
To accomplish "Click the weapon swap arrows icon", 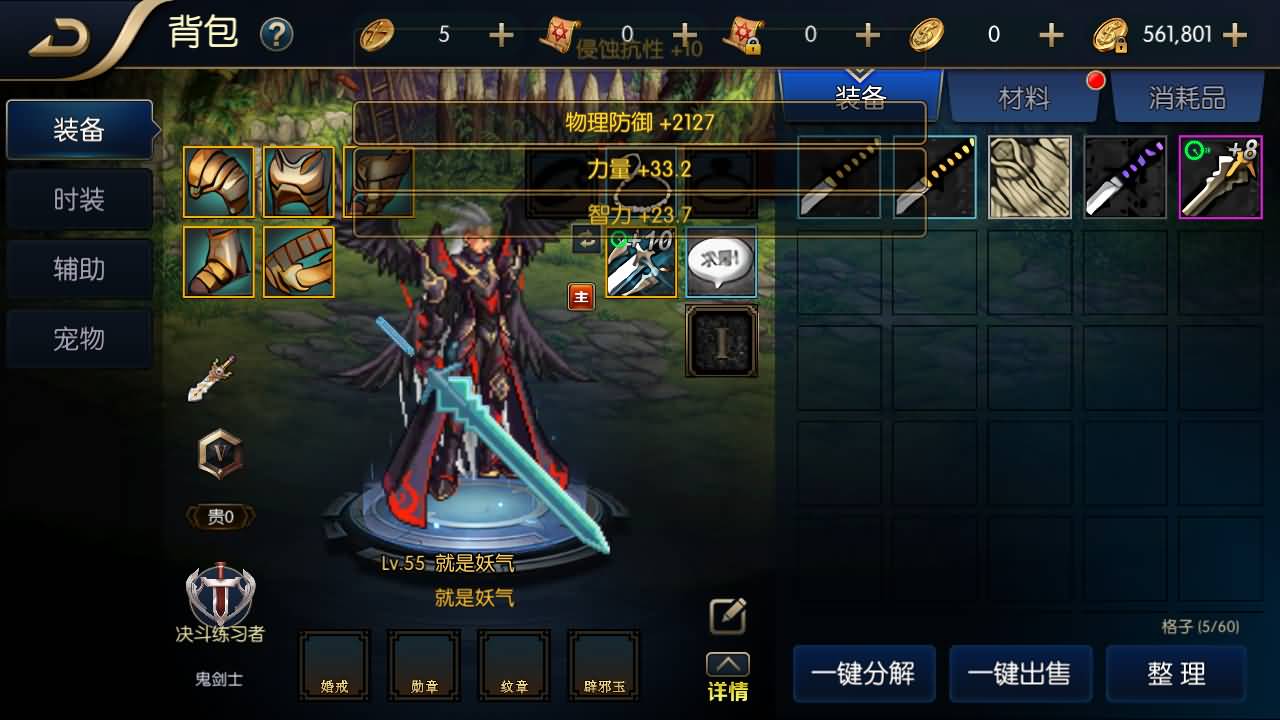I will [584, 238].
